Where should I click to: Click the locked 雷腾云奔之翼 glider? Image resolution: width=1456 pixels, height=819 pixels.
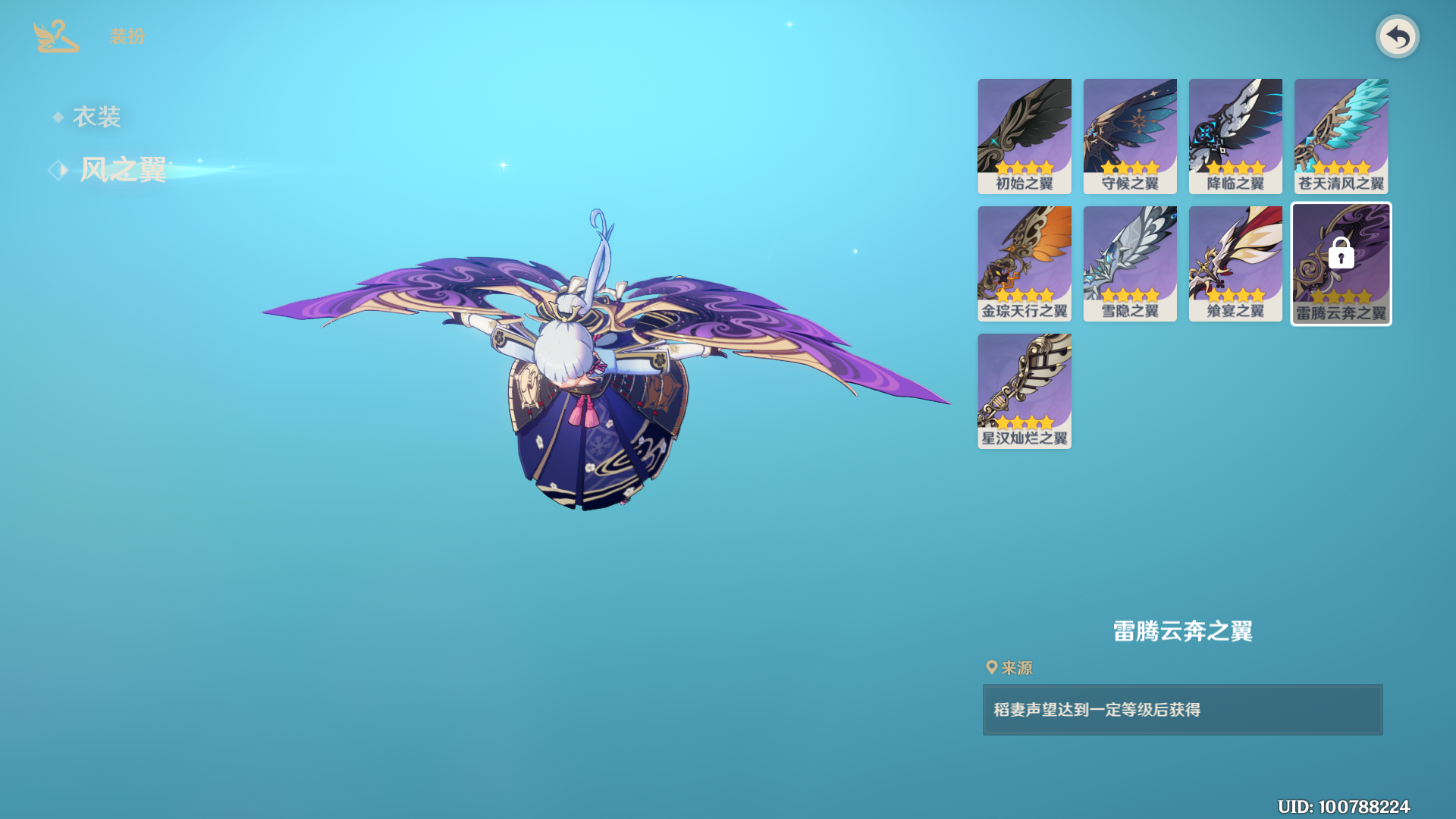click(x=1341, y=263)
